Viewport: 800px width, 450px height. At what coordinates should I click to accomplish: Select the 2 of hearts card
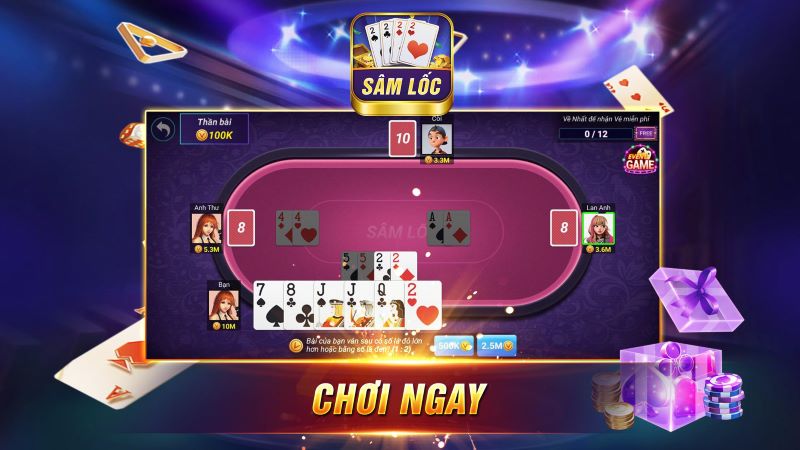click(424, 305)
